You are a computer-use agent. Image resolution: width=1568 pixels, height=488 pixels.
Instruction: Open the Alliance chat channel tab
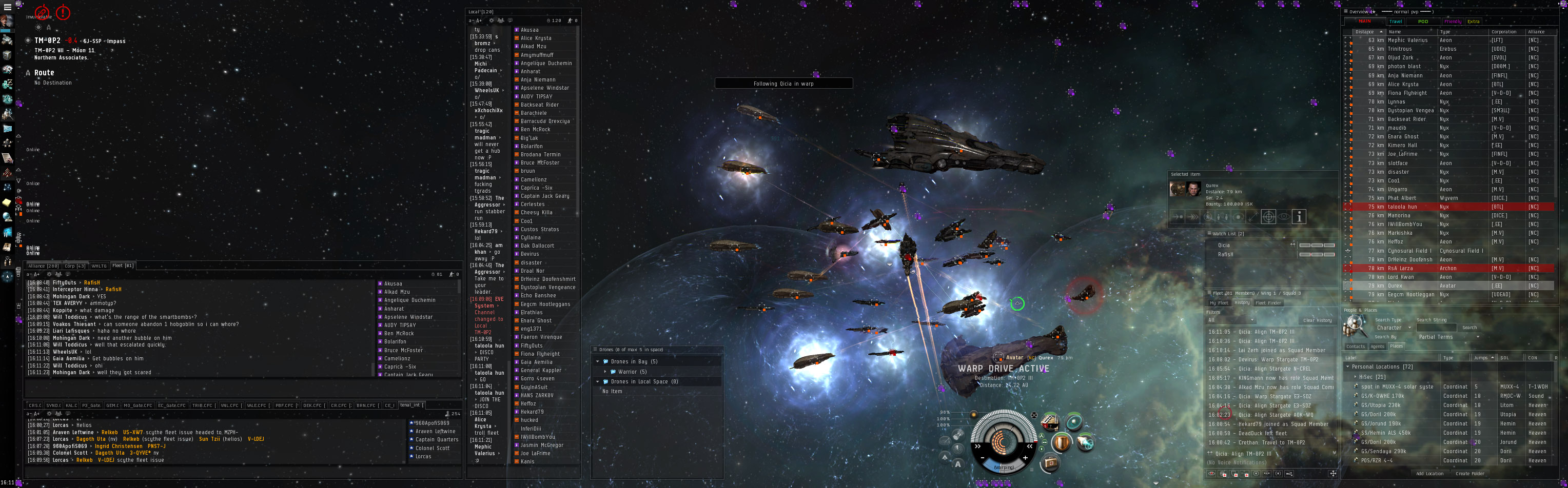(43, 266)
